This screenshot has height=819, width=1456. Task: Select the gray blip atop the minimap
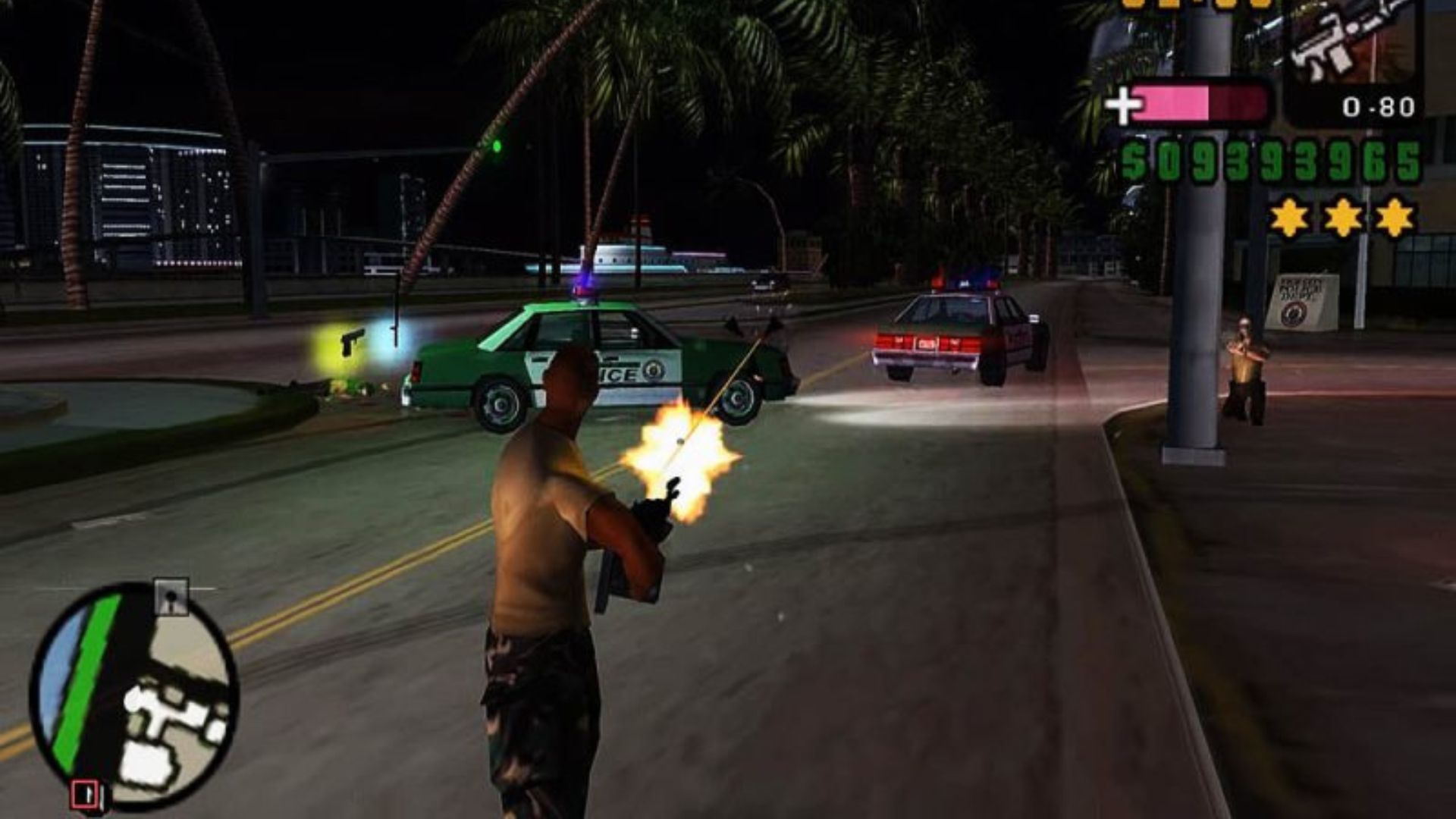pos(171,596)
